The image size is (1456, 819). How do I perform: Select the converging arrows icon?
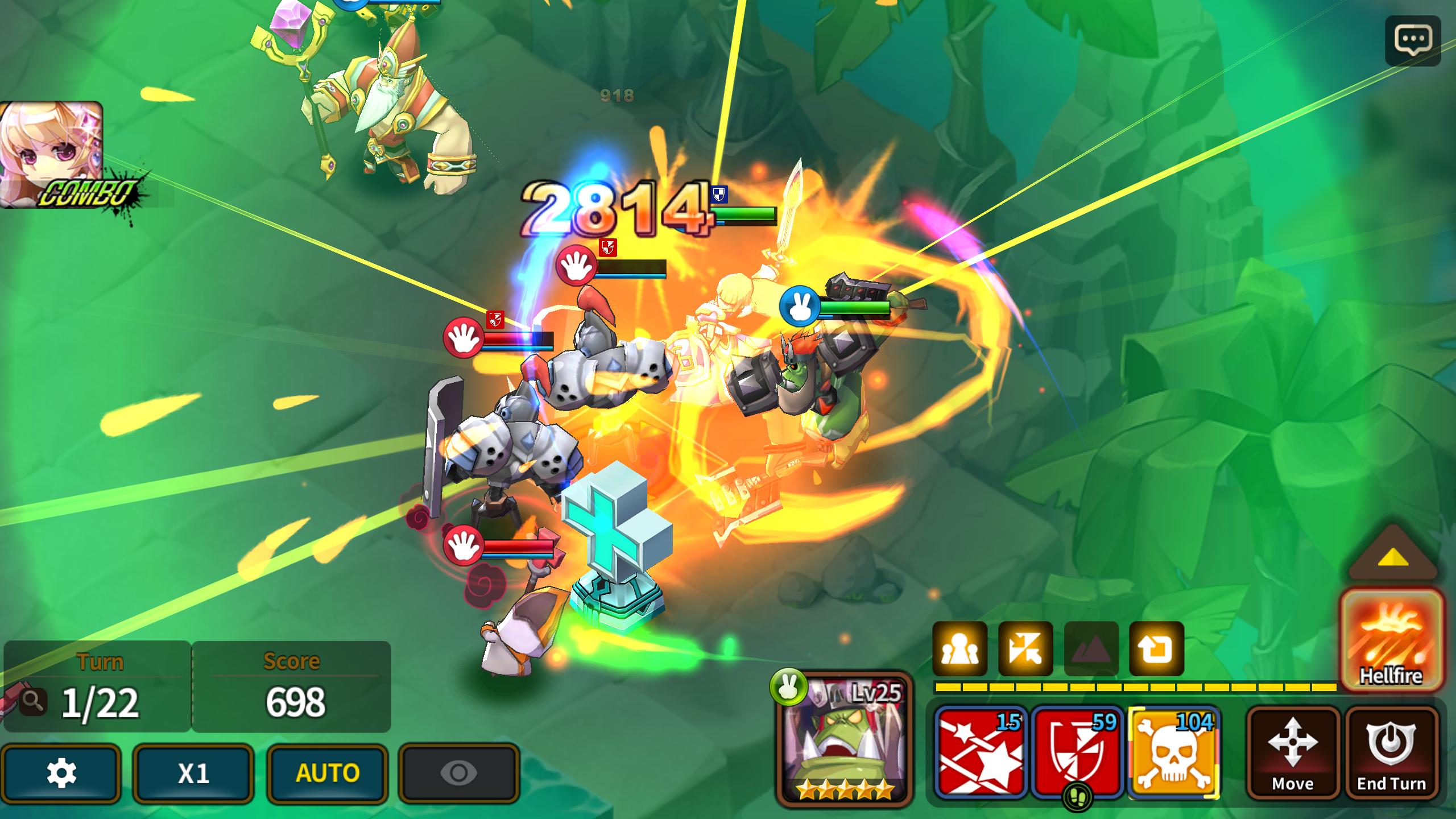[1025, 649]
